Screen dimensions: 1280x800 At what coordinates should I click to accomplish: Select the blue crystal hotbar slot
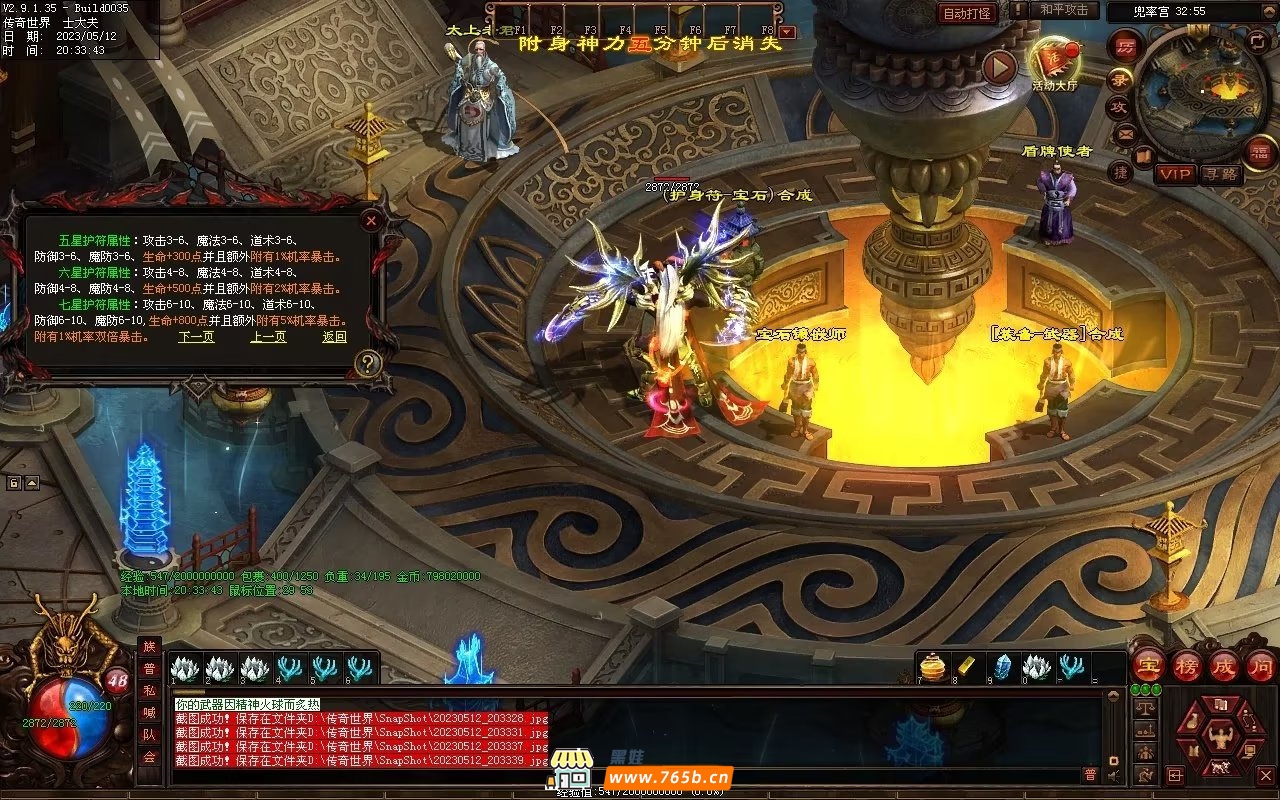[x=1002, y=667]
